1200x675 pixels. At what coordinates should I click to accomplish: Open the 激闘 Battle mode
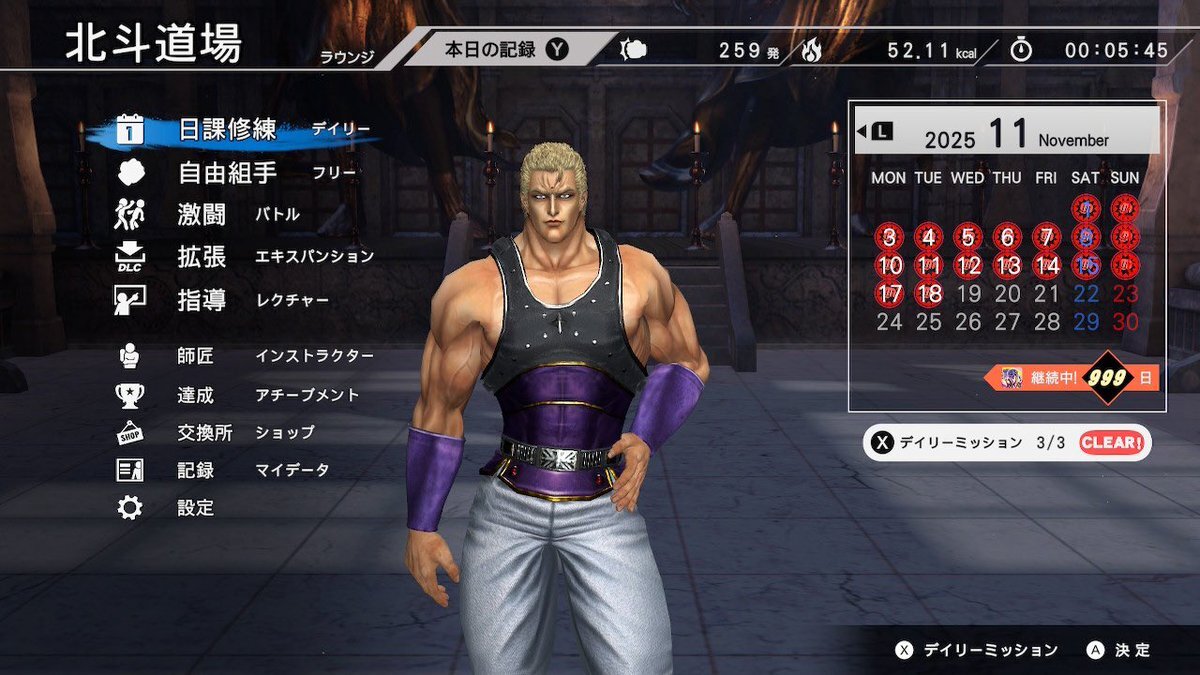pyautogui.click(x=202, y=215)
